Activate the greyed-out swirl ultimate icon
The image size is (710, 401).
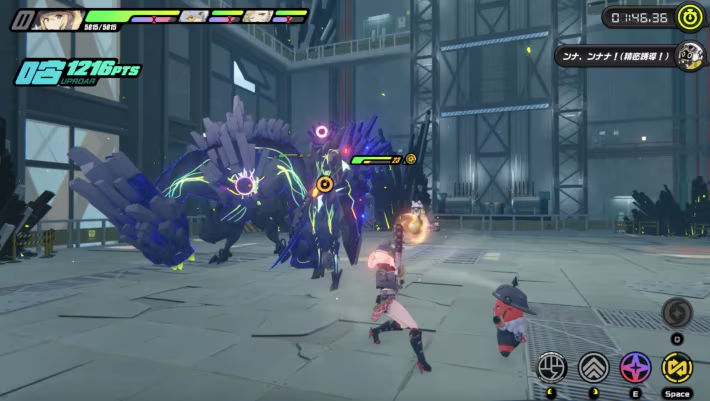(677, 313)
